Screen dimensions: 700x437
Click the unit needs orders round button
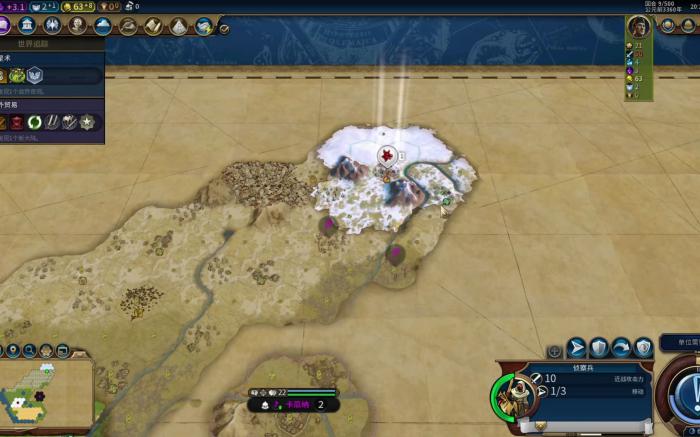coord(686,392)
